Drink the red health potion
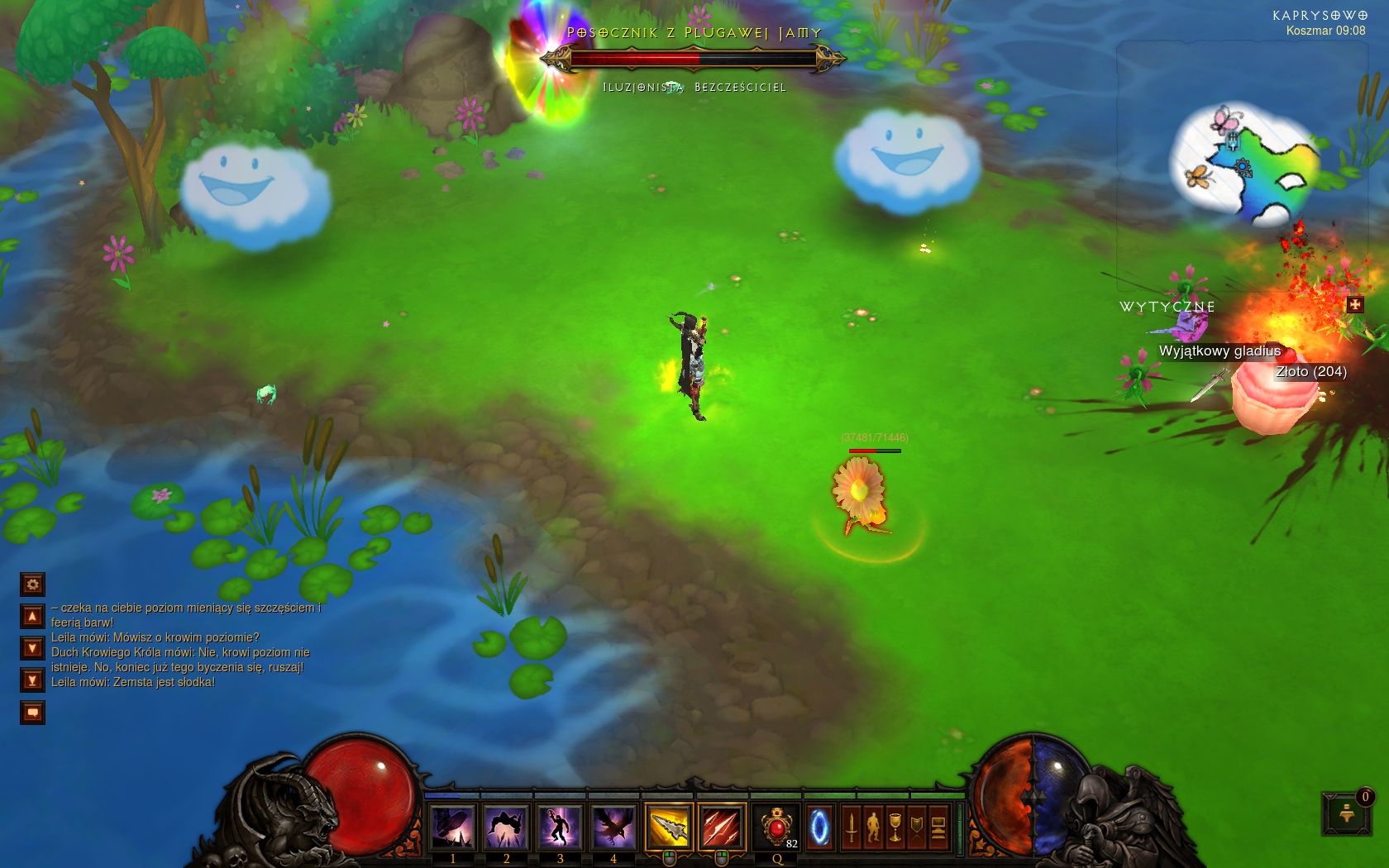1389x868 pixels. tap(777, 827)
